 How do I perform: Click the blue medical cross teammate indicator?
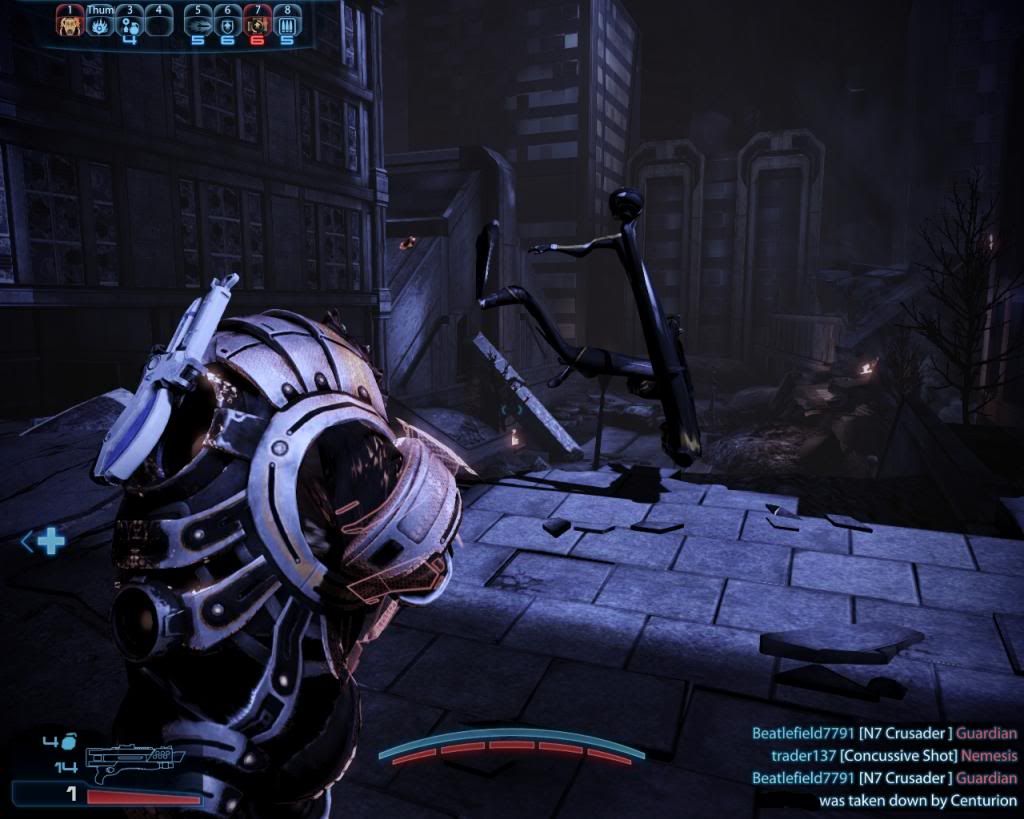tap(50, 542)
